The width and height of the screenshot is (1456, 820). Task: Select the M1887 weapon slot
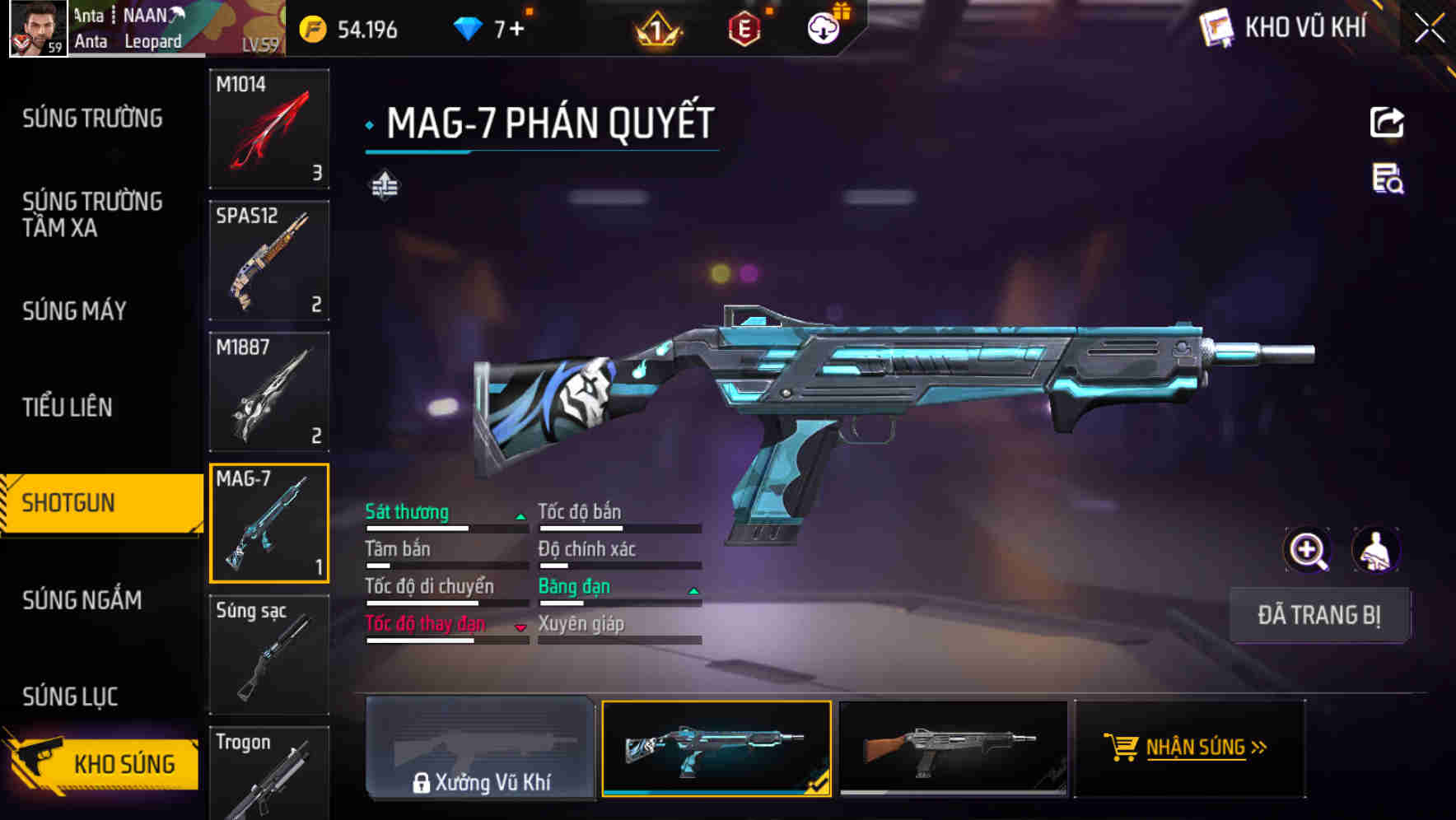(x=269, y=392)
